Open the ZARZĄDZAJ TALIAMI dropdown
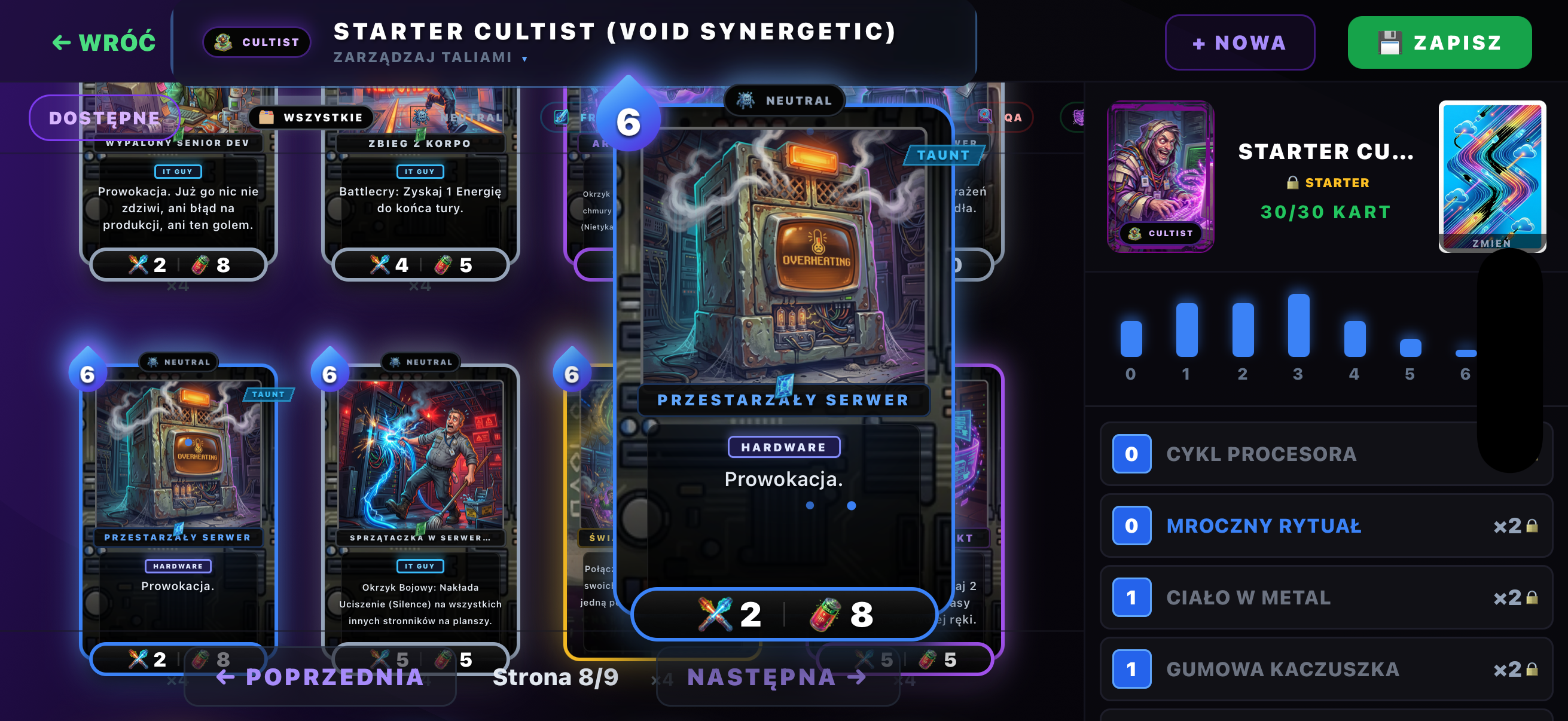The height and width of the screenshot is (721, 1568). [431, 58]
